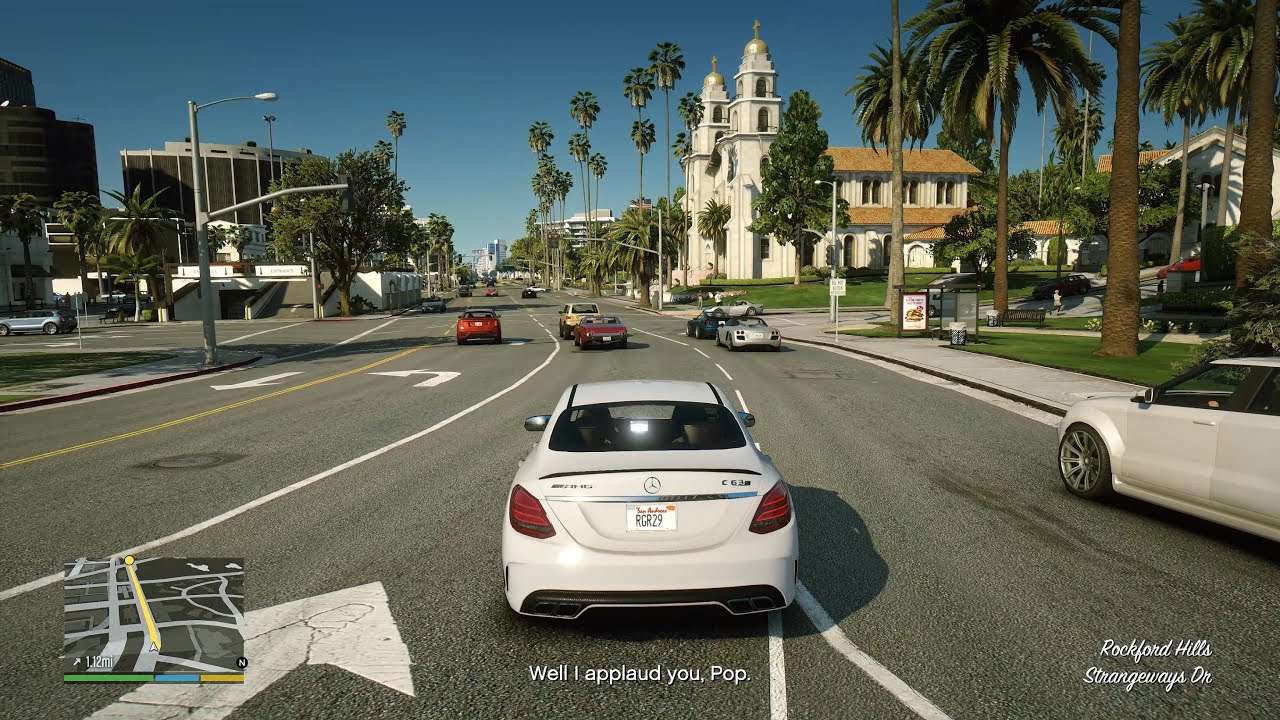The height and width of the screenshot is (720, 1280).
Task: Click the burger advertisement poster at the bus stop
Action: [915, 310]
